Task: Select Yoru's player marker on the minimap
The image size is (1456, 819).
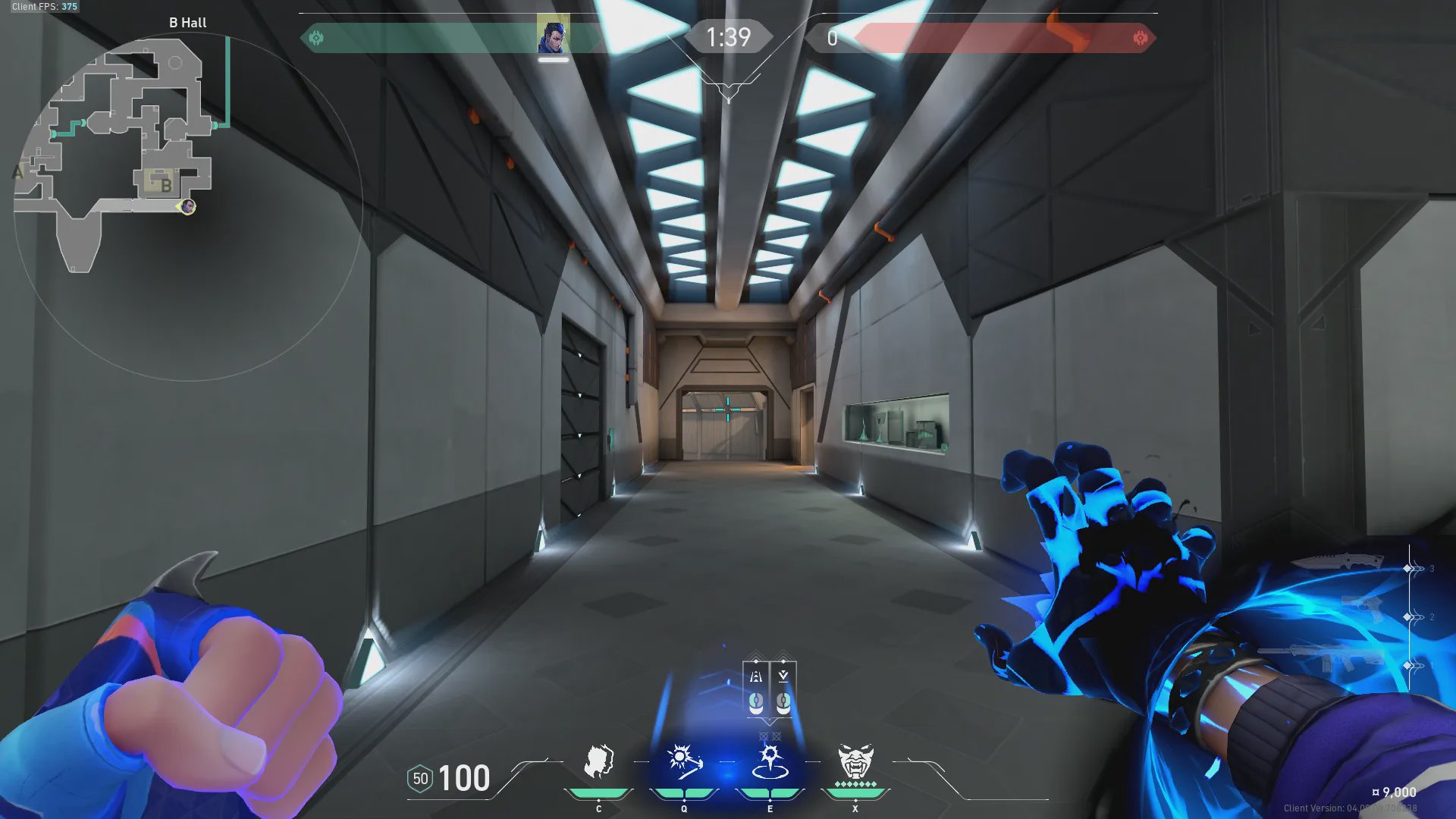Action: pos(187,206)
